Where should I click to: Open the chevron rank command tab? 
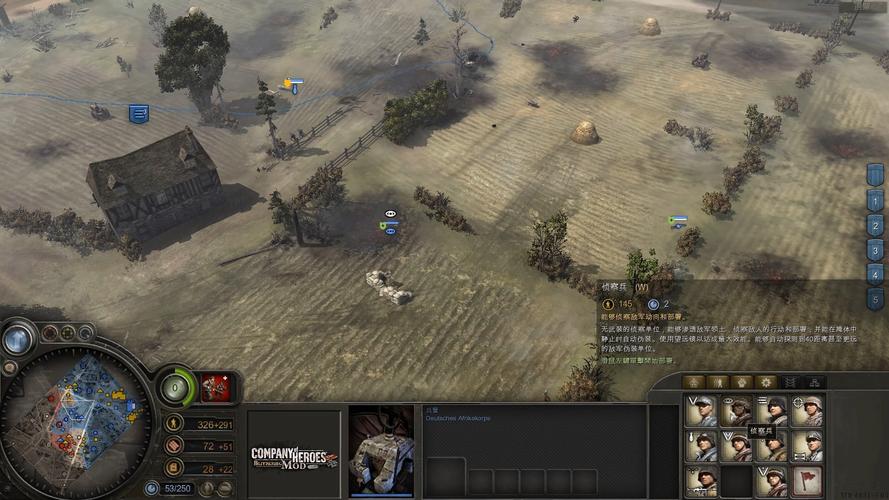point(791,382)
